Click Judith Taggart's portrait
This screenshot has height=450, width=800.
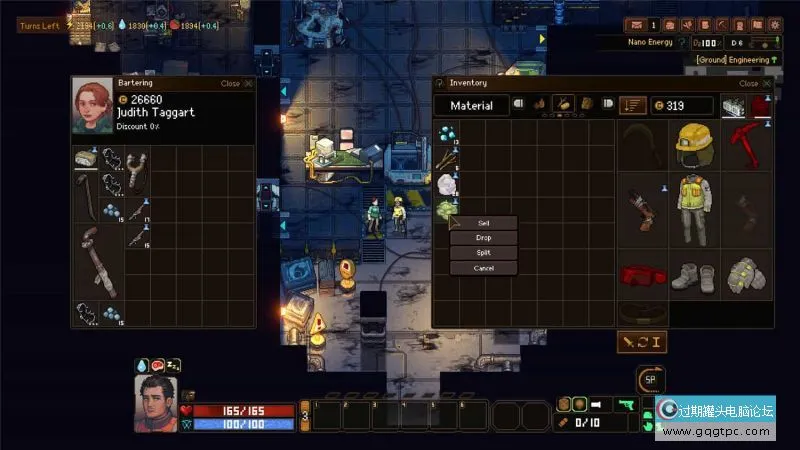coord(92,106)
